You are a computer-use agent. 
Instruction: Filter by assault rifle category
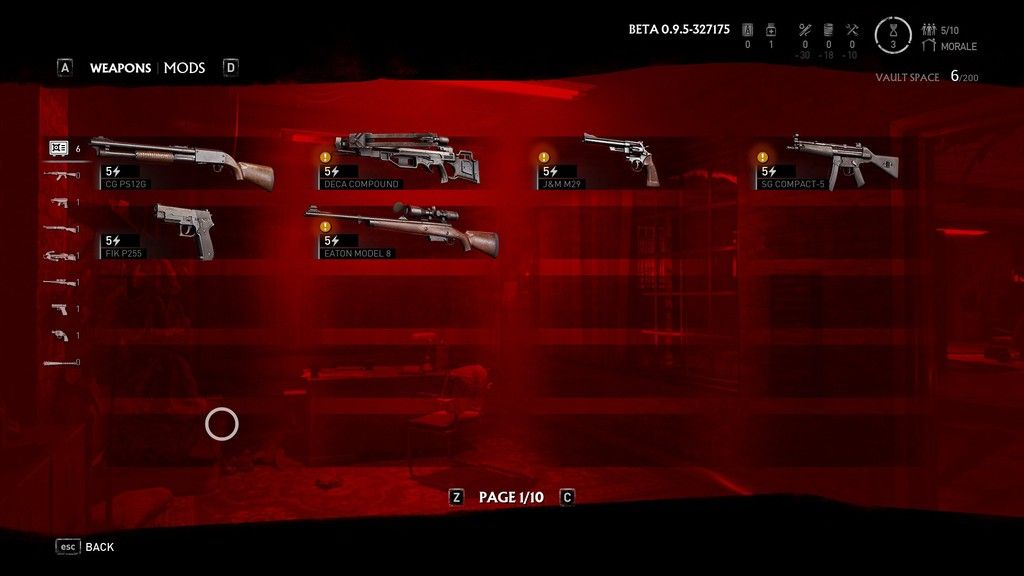[x=60, y=176]
